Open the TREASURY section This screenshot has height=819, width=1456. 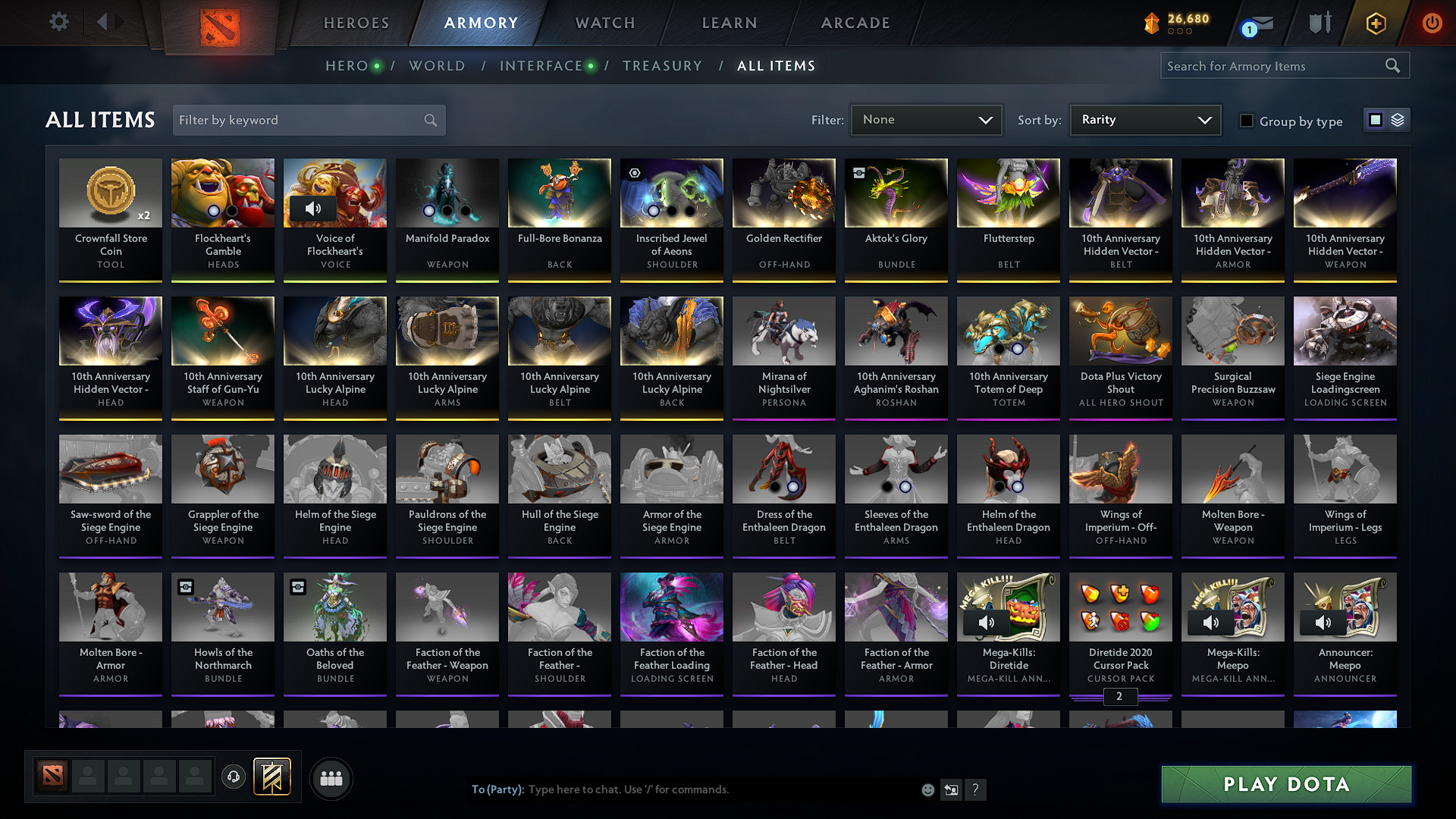pos(662,66)
